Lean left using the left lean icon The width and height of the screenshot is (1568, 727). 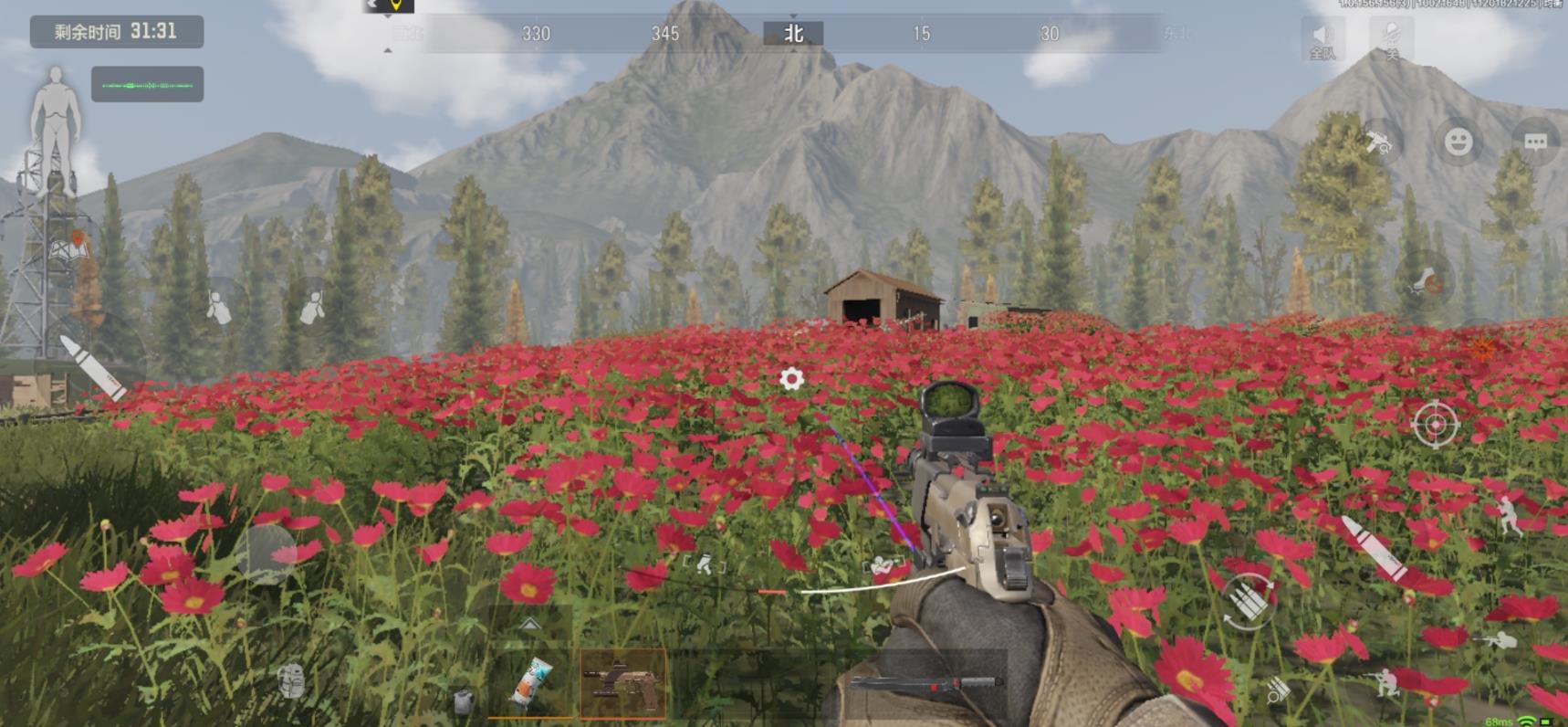217,308
